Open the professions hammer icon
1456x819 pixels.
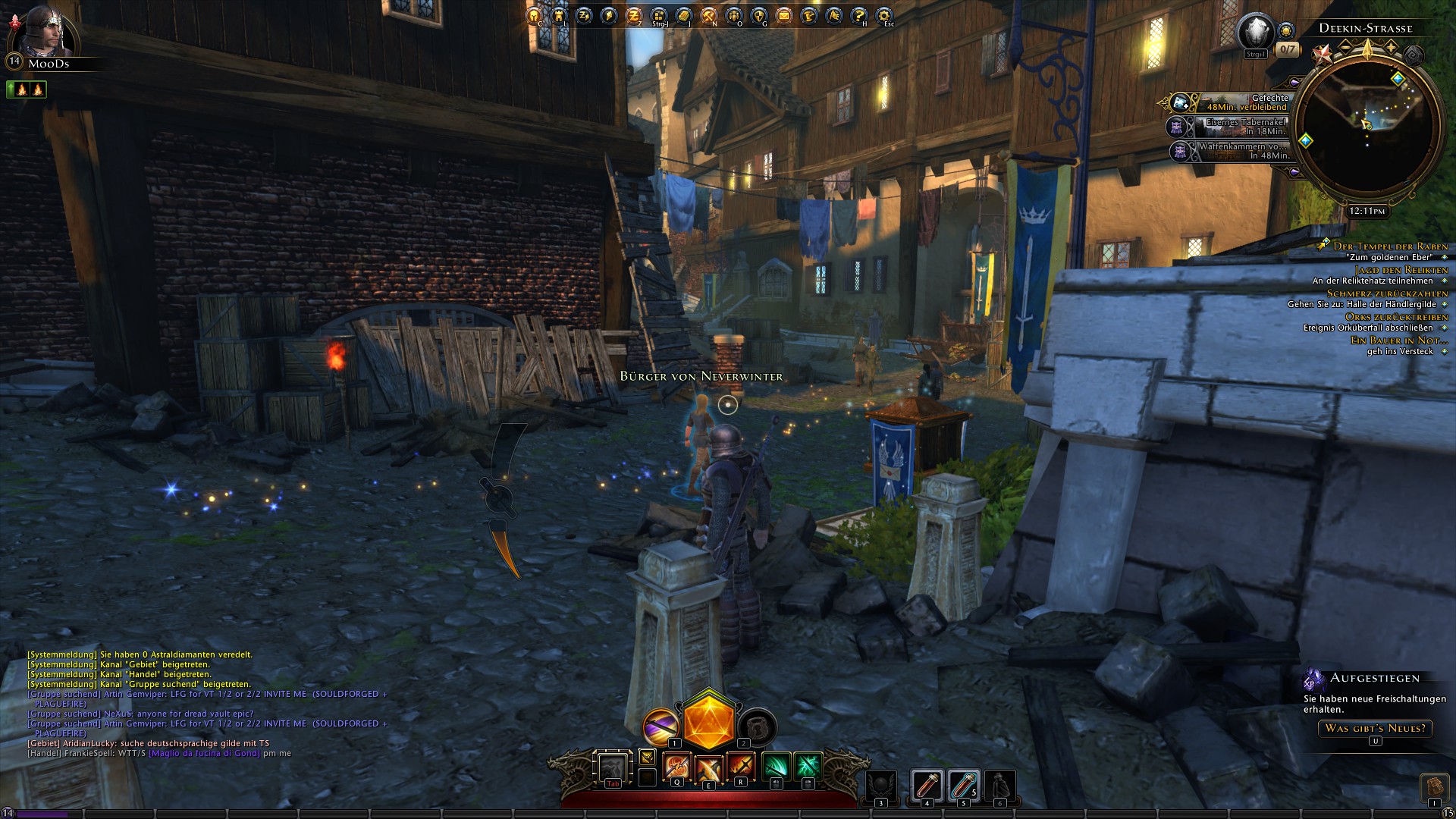(709, 15)
